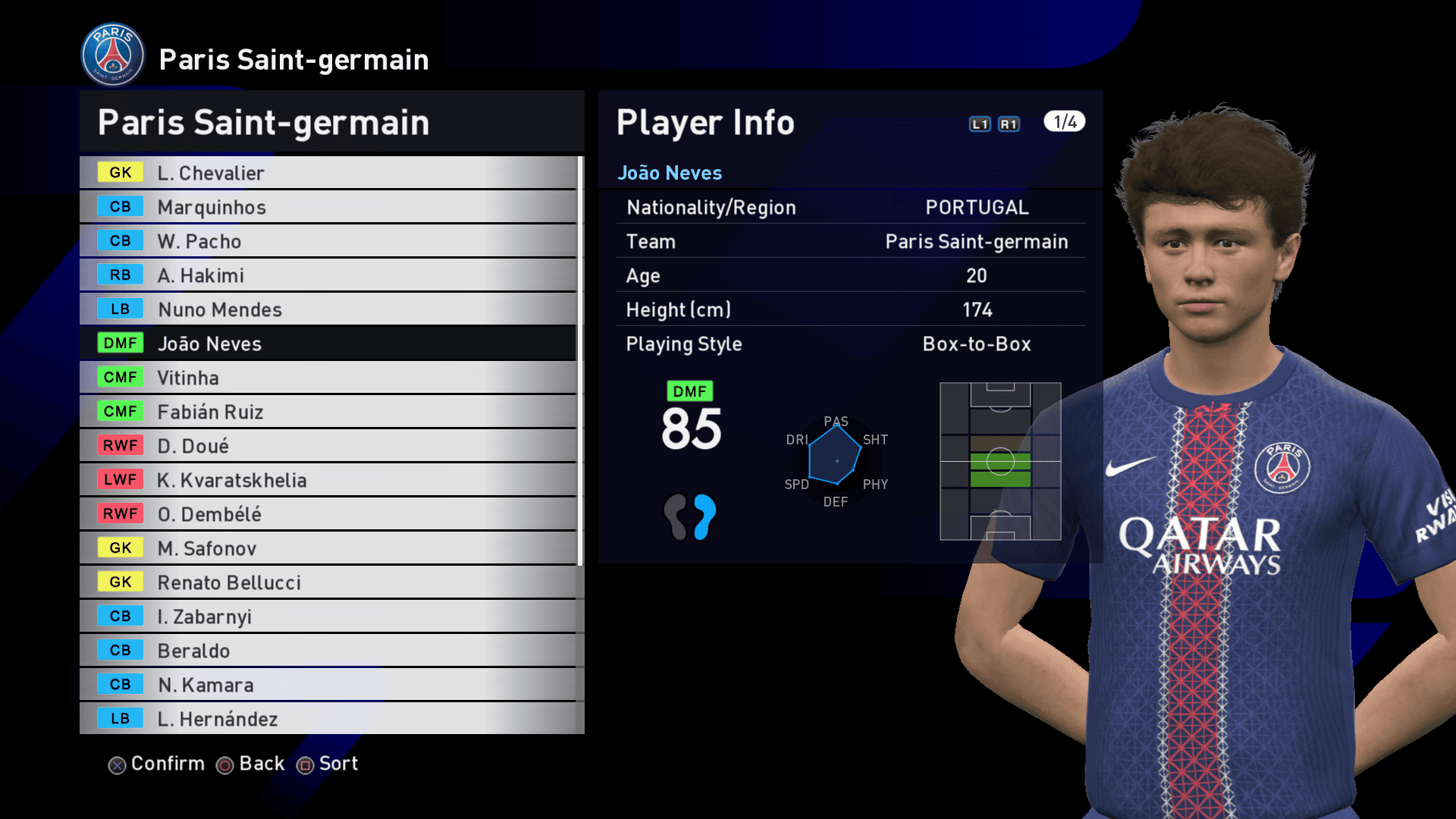Select I. Zabarnyi in the list
Viewport: 1456px width, 819px height.
(x=328, y=617)
